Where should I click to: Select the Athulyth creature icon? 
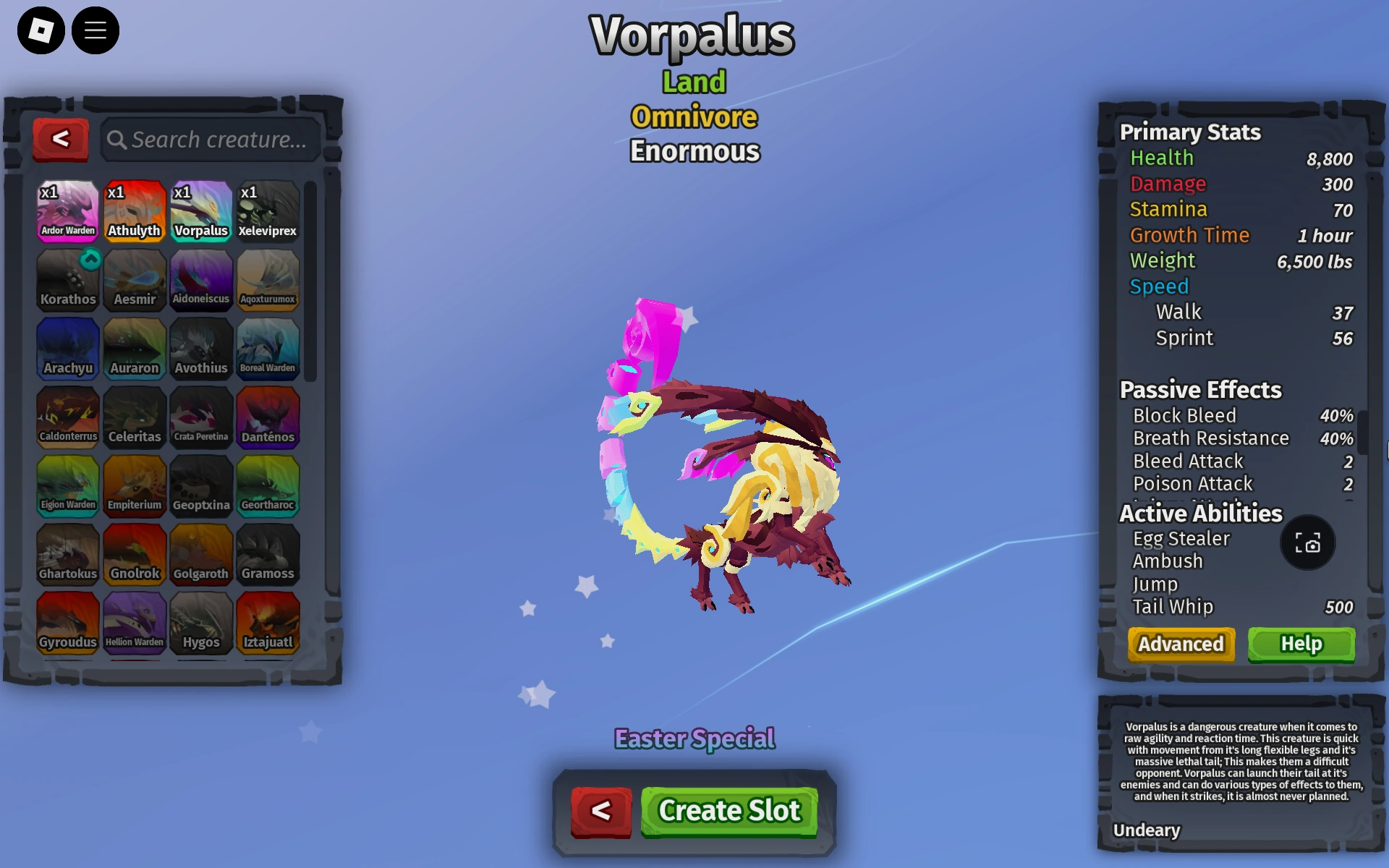pyautogui.click(x=135, y=210)
